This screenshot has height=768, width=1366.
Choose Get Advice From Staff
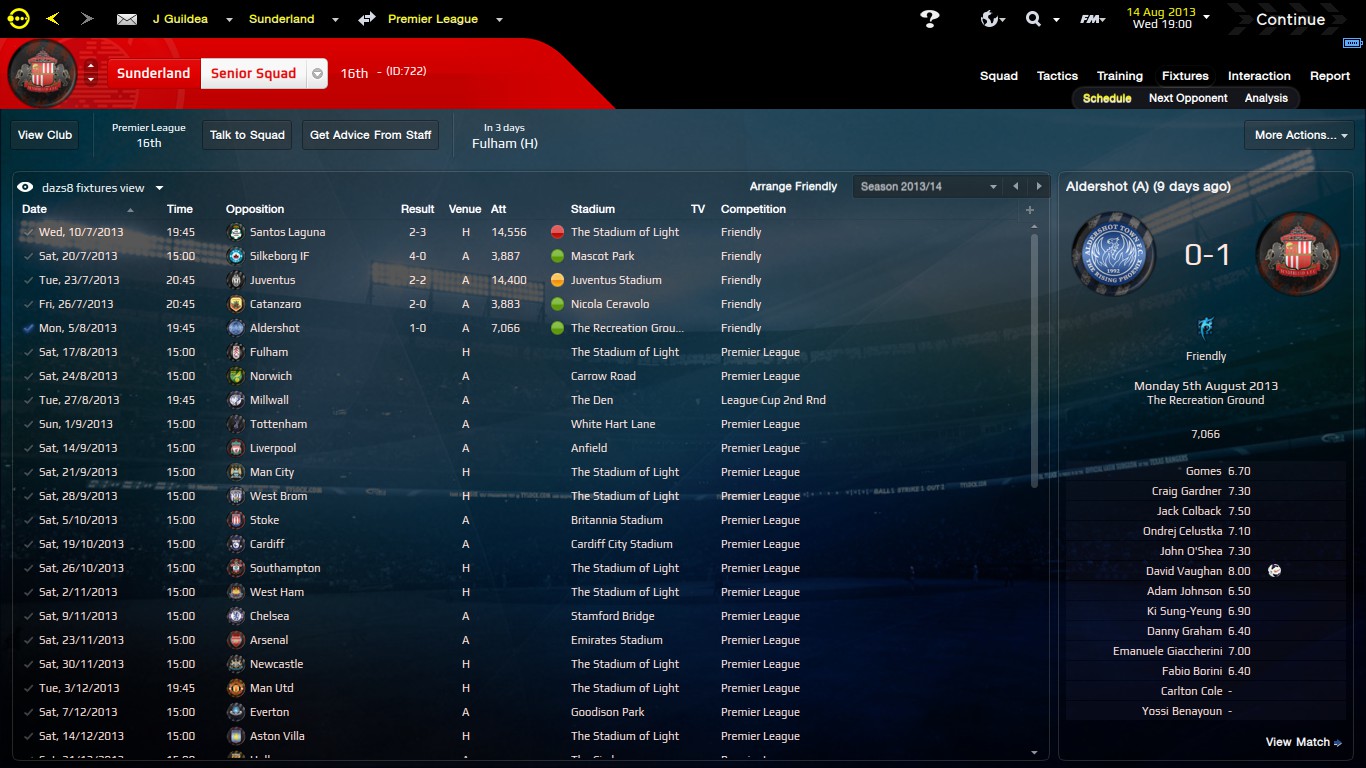coord(371,135)
